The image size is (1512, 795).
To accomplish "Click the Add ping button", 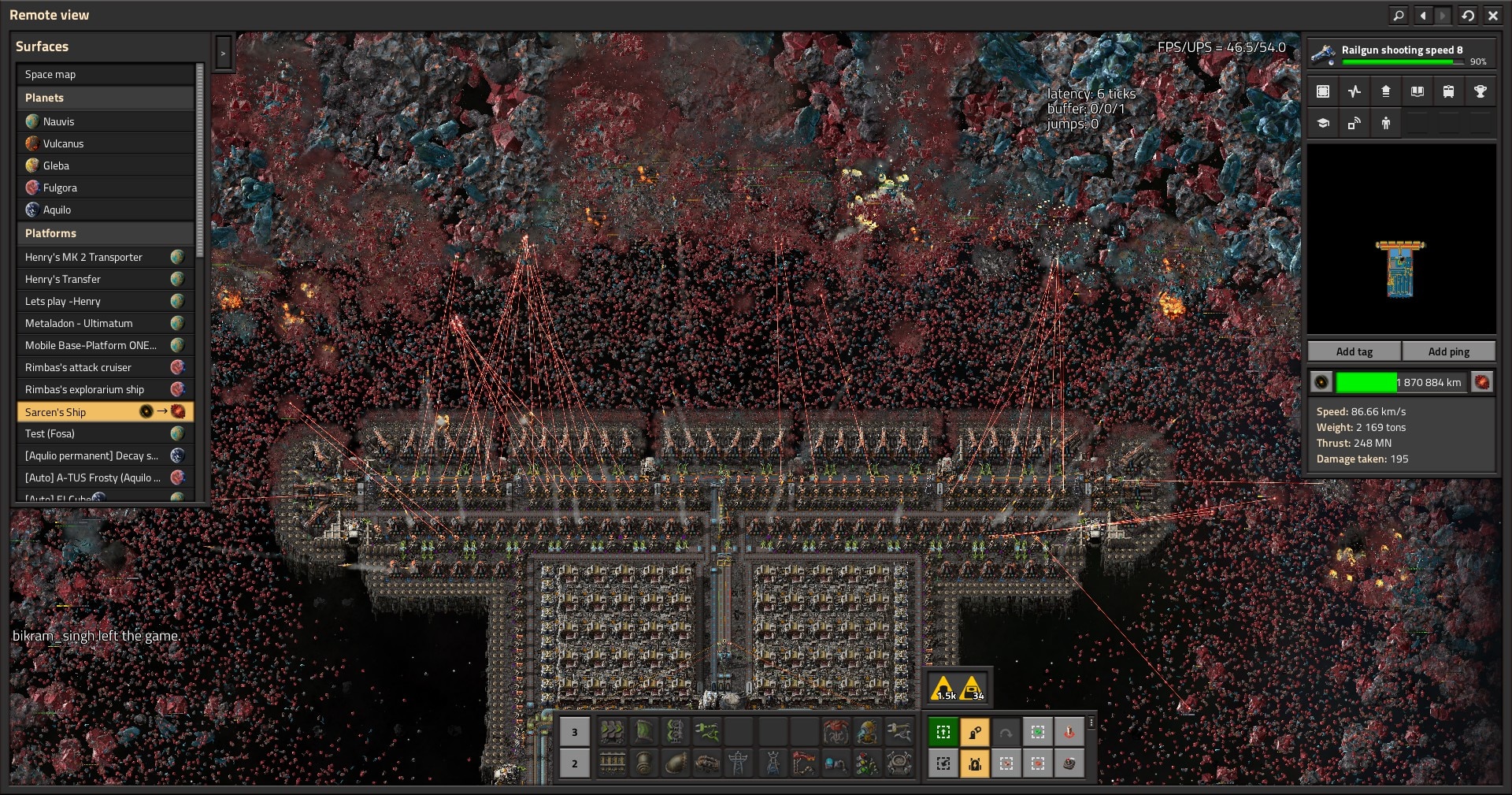I will click(x=1448, y=351).
